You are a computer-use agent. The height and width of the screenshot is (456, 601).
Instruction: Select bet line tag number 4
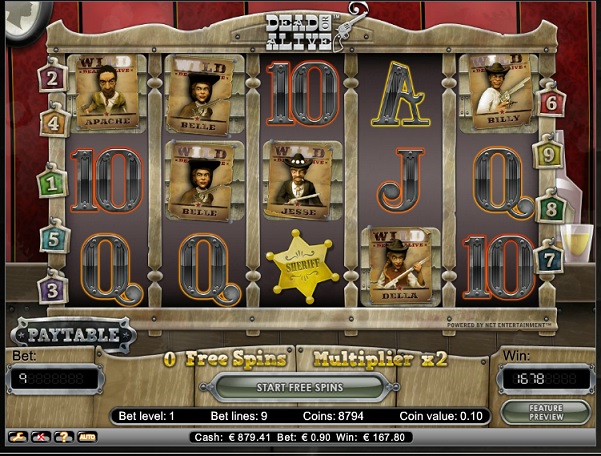click(x=56, y=122)
